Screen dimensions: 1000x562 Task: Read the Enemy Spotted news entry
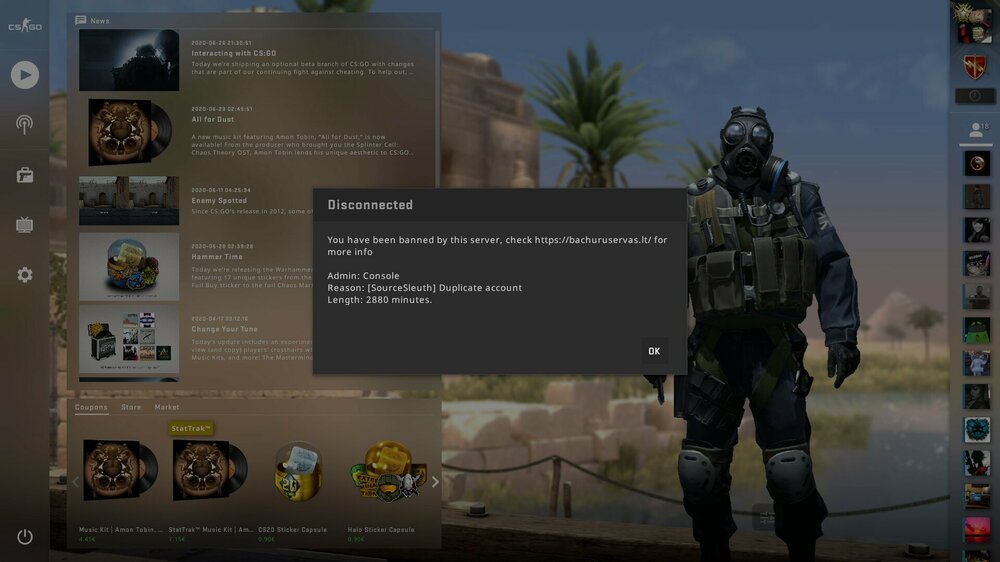click(x=219, y=201)
